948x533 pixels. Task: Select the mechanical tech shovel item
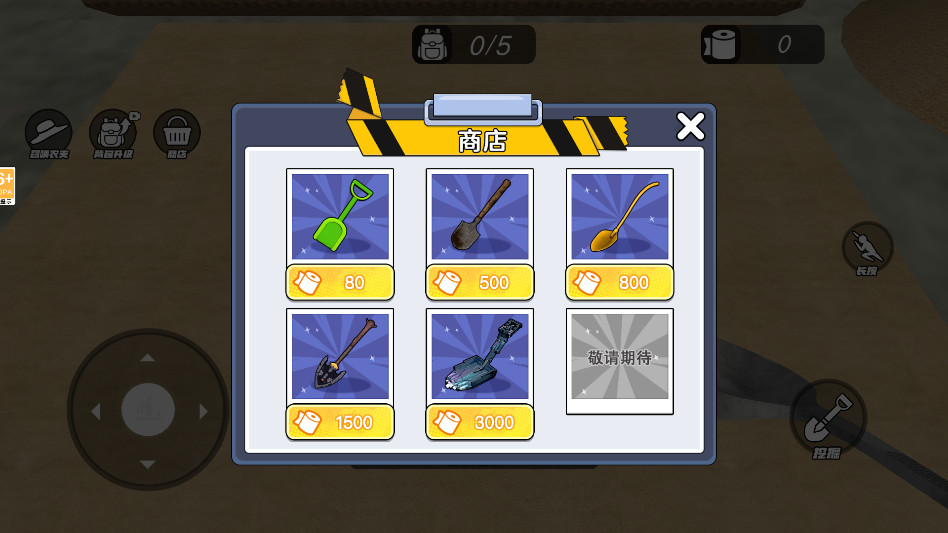point(480,356)
